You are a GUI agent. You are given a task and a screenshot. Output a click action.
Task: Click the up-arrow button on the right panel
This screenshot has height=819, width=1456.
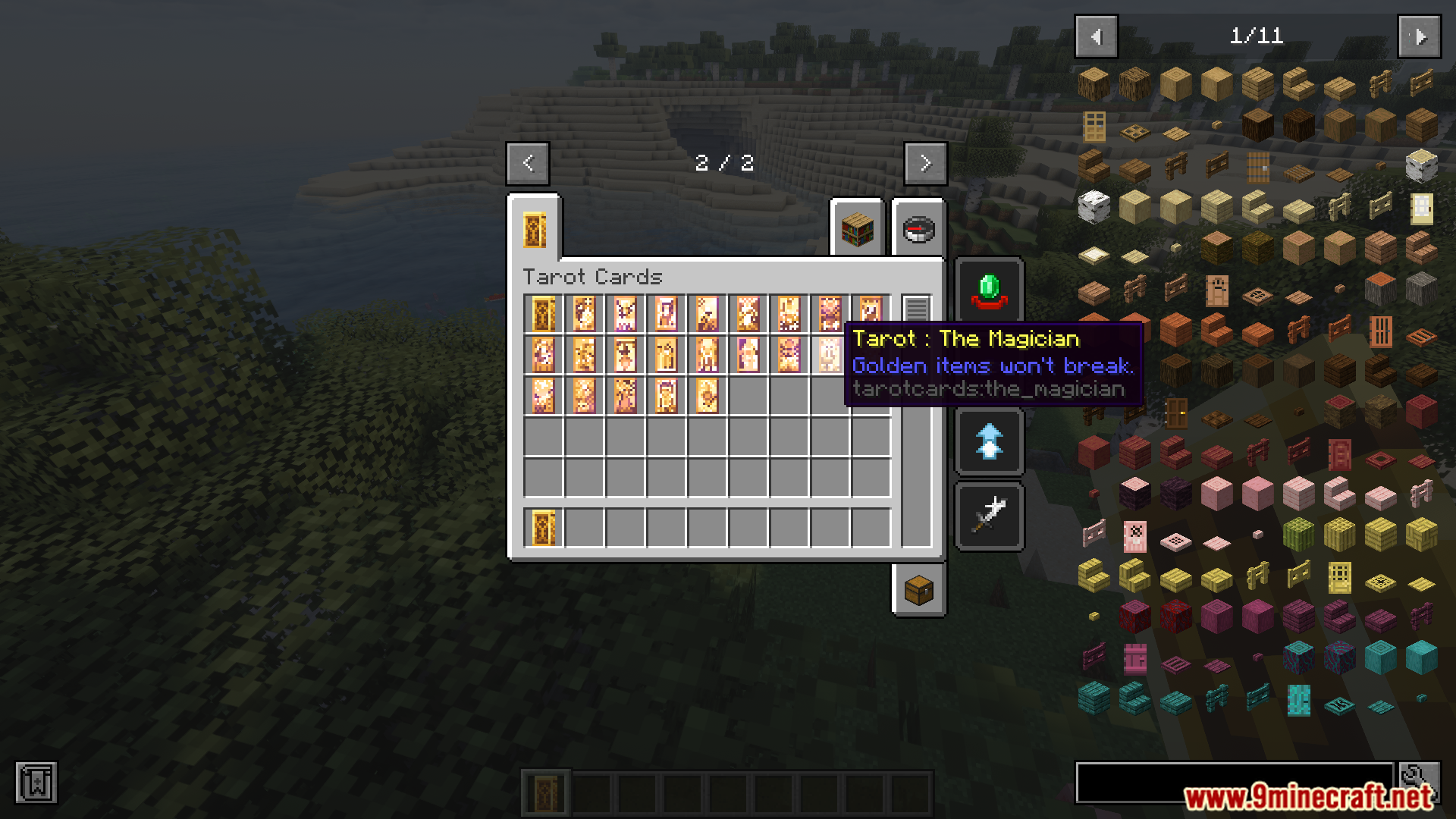pyautogui.click(x=990, y=441)
